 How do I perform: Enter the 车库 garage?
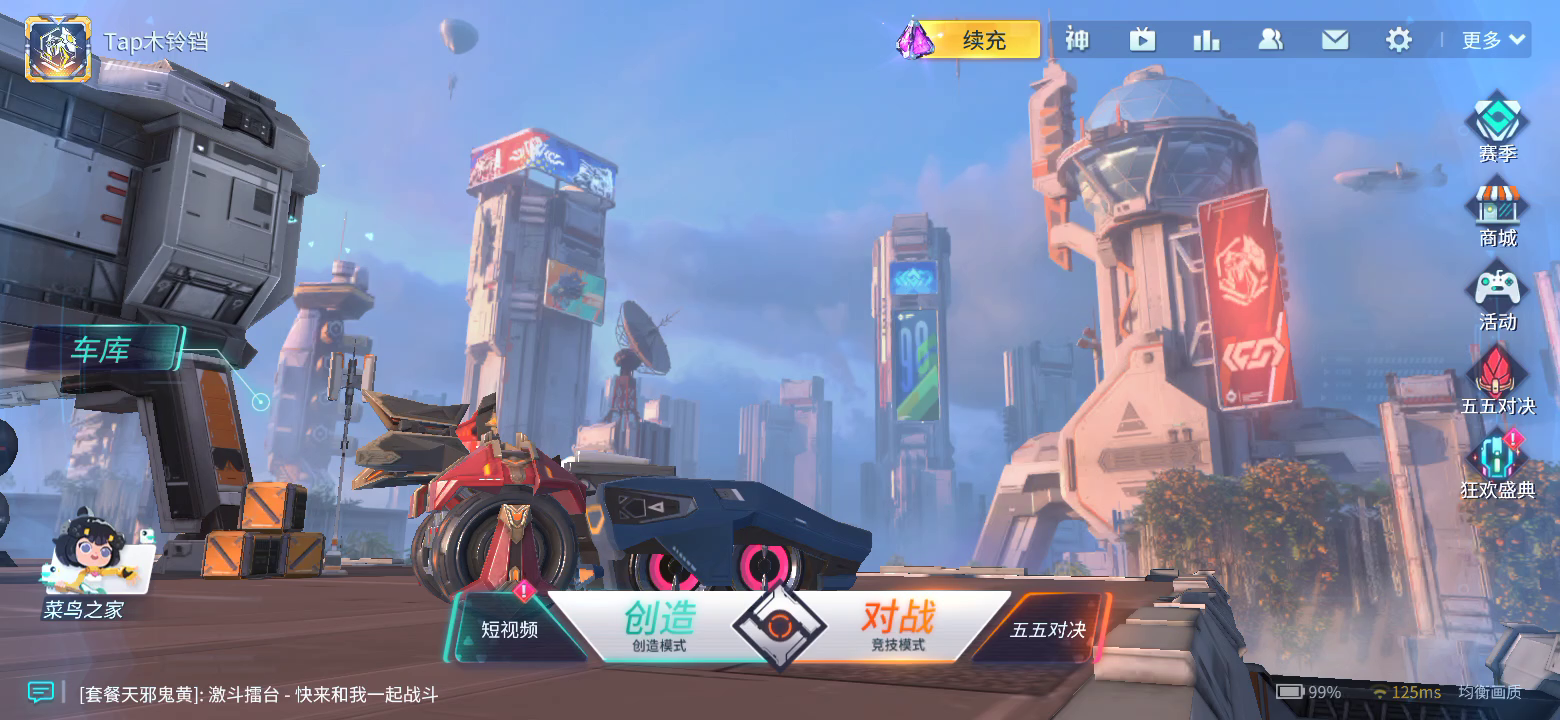point(102,350)
